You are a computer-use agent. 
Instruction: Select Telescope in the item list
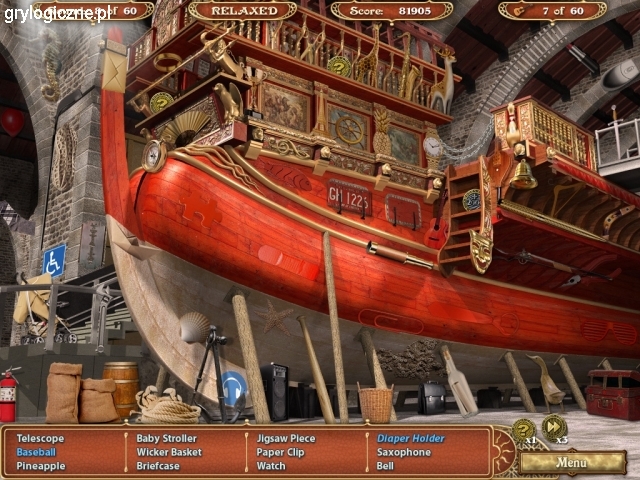(x=40, y=438)
